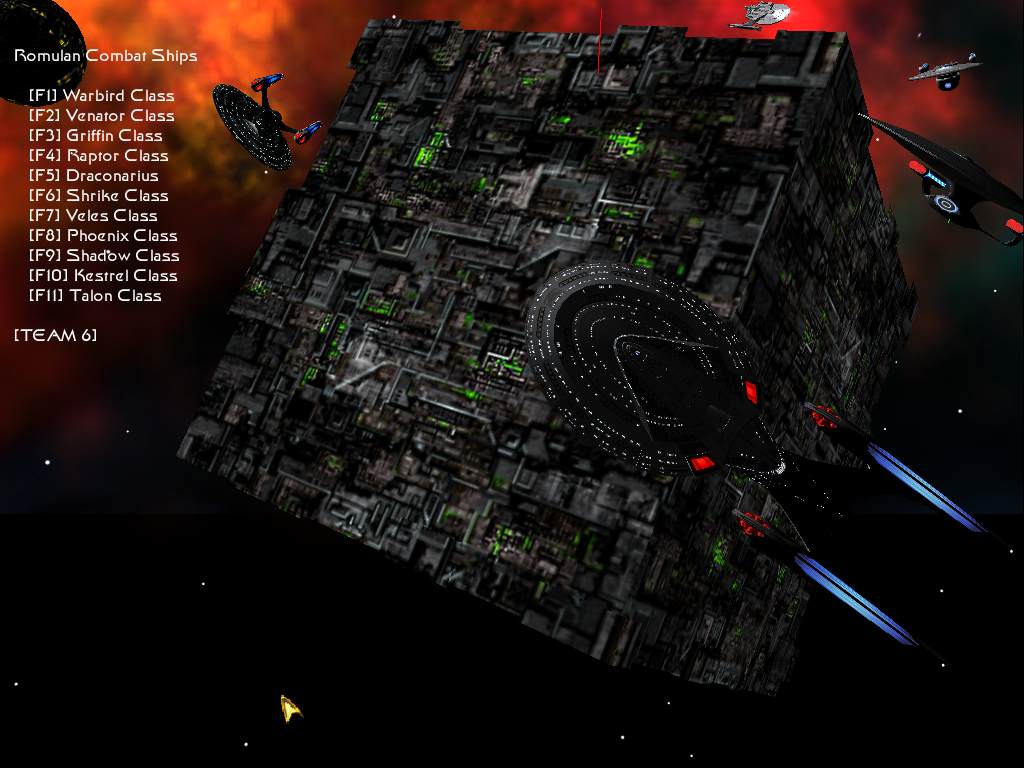1024x768 pixels.
Task: Pick the Griffin Class ship
Action: point(96,136)
